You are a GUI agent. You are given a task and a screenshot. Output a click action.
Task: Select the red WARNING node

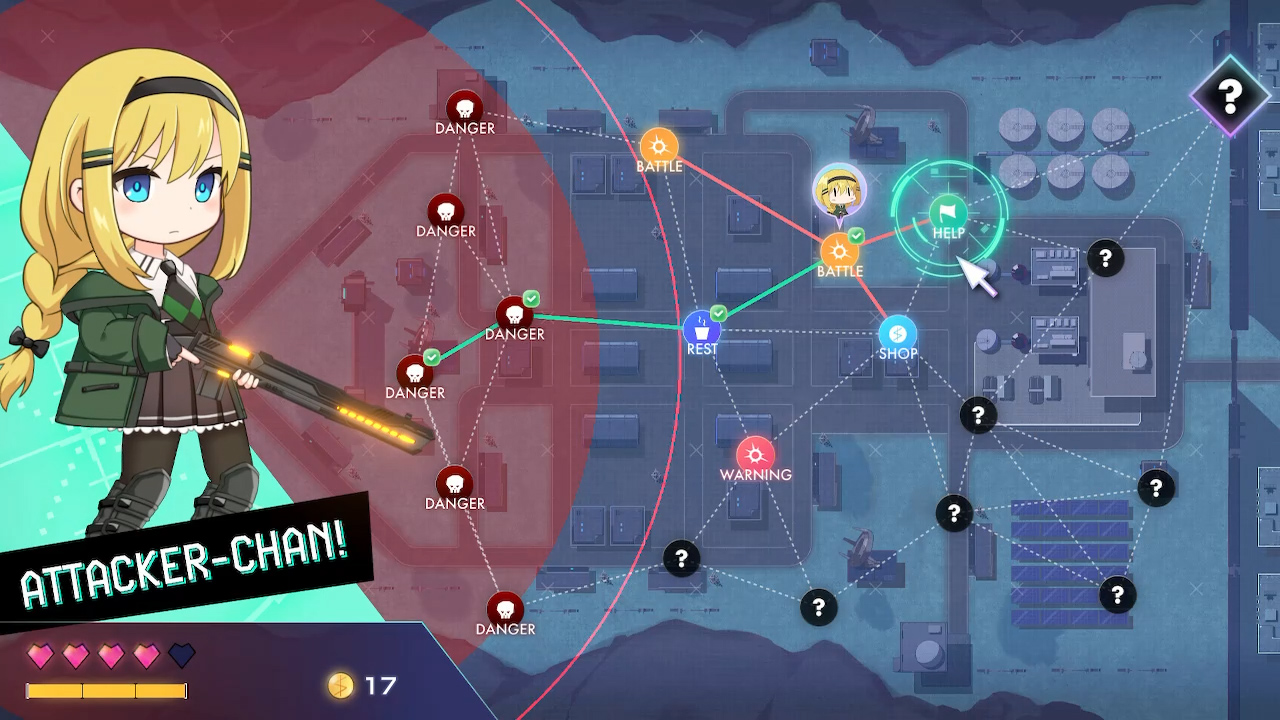click(755, 452)
